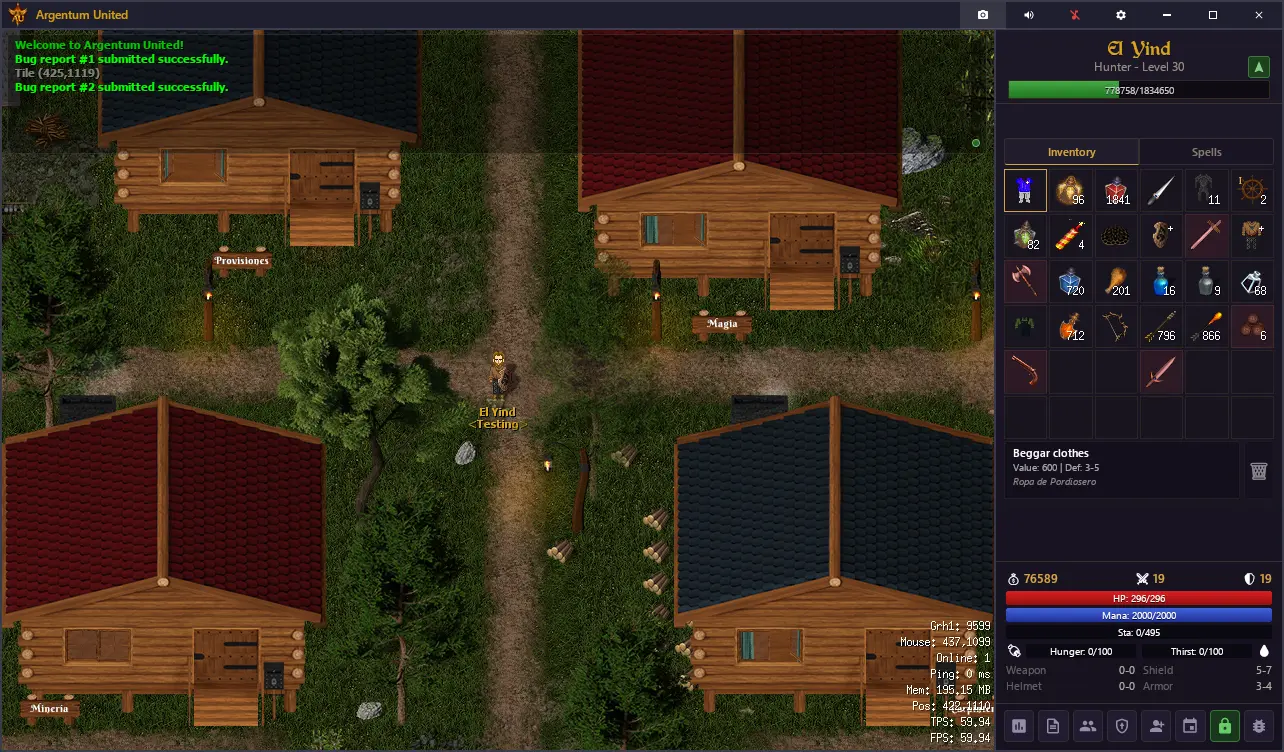Close the Argentum United window

click(1259, 15)
